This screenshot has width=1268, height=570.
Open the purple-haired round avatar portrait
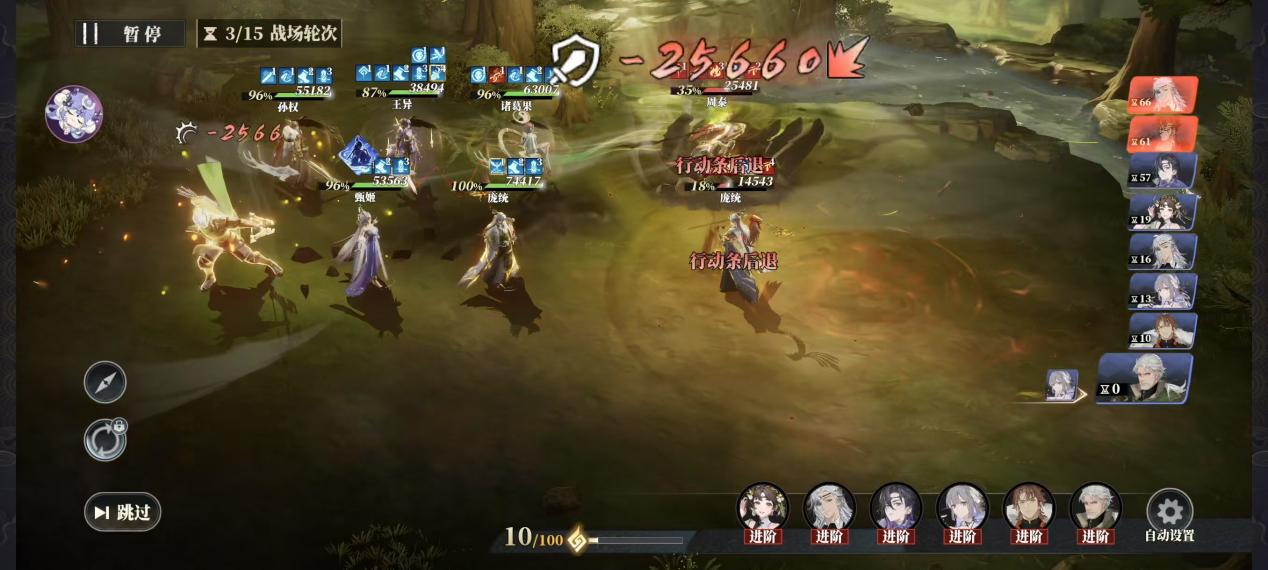(74, 114)
